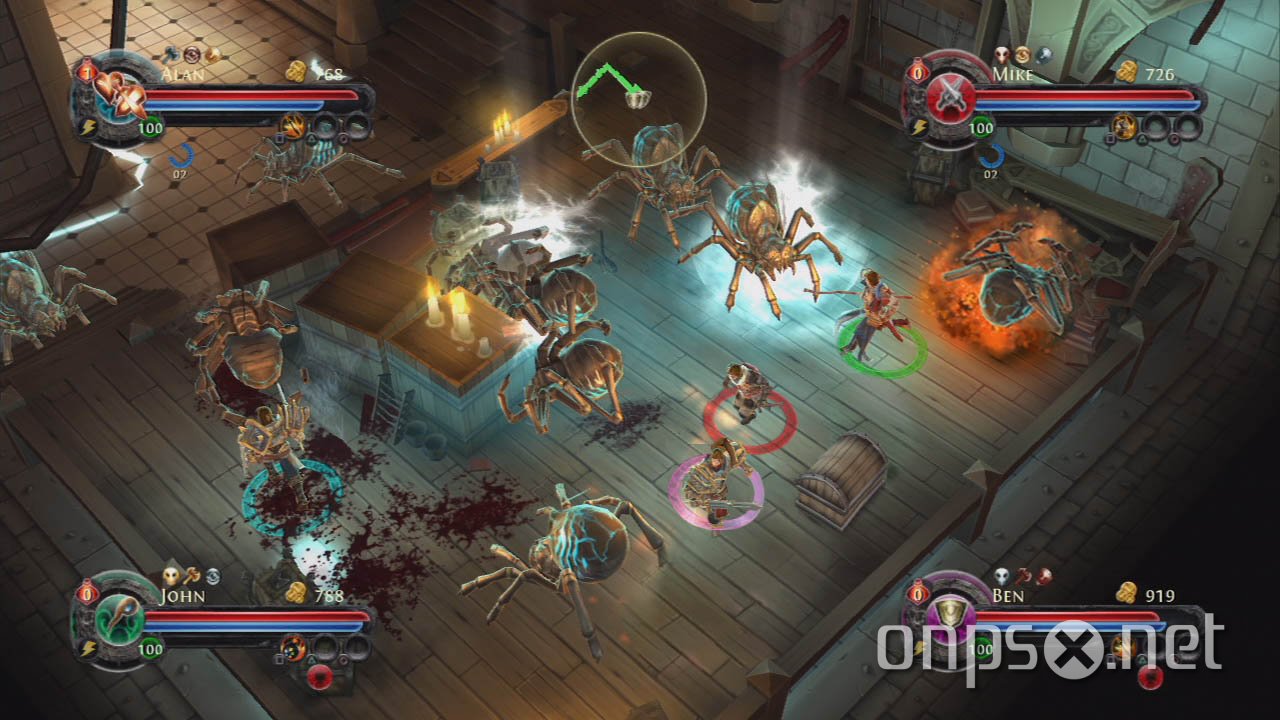Viewport: 1280px width, 720px height.
Task: Select the flaming claw skill in Alan's skill slot
Action: point(294,126)
